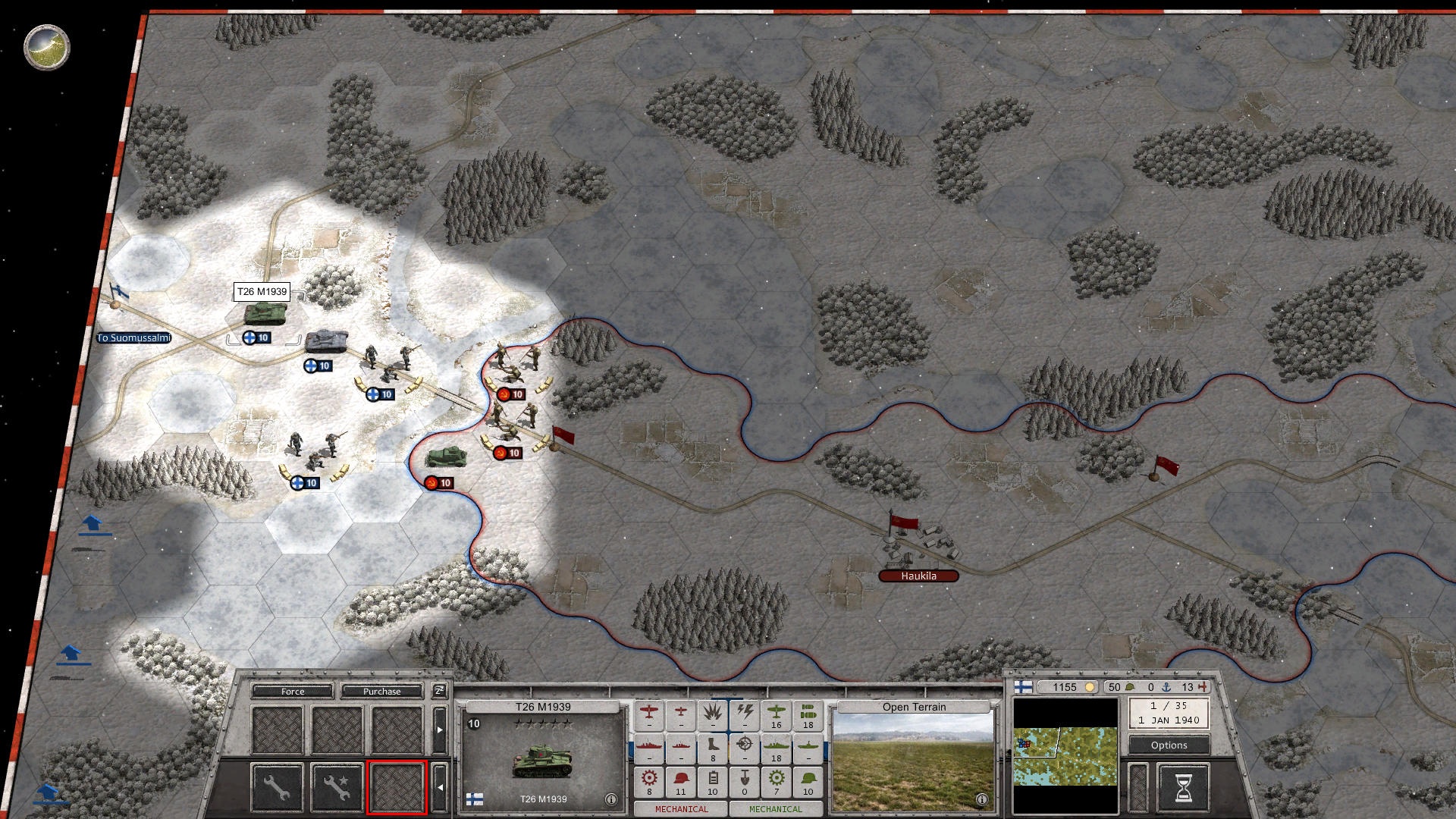This screenshot has width=1456, height=819.
Task: Toggle the green MECHANICAL defense trait label
Action: click(775, 809)
